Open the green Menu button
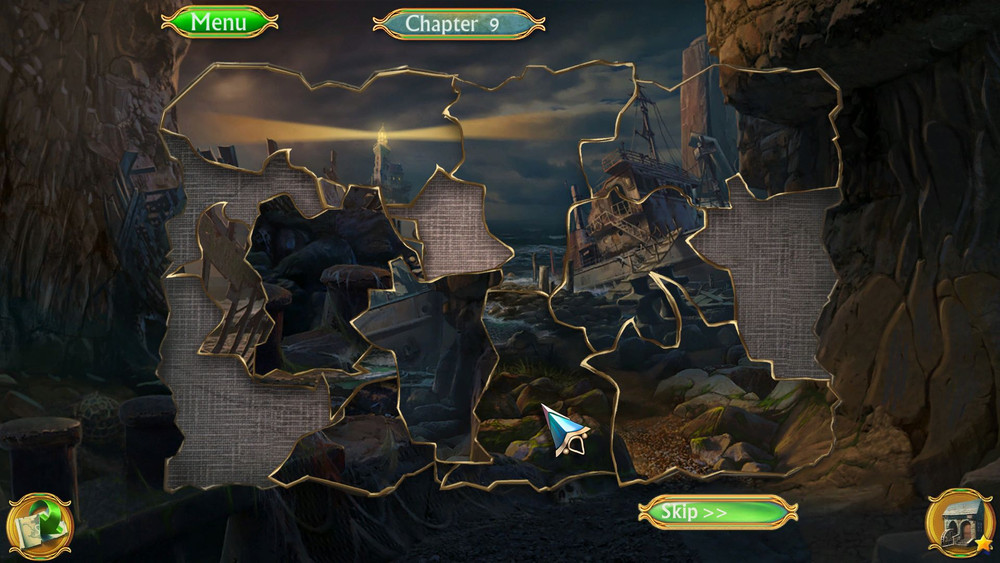Screen dimensions: 1000x563 tap(219, 22)
